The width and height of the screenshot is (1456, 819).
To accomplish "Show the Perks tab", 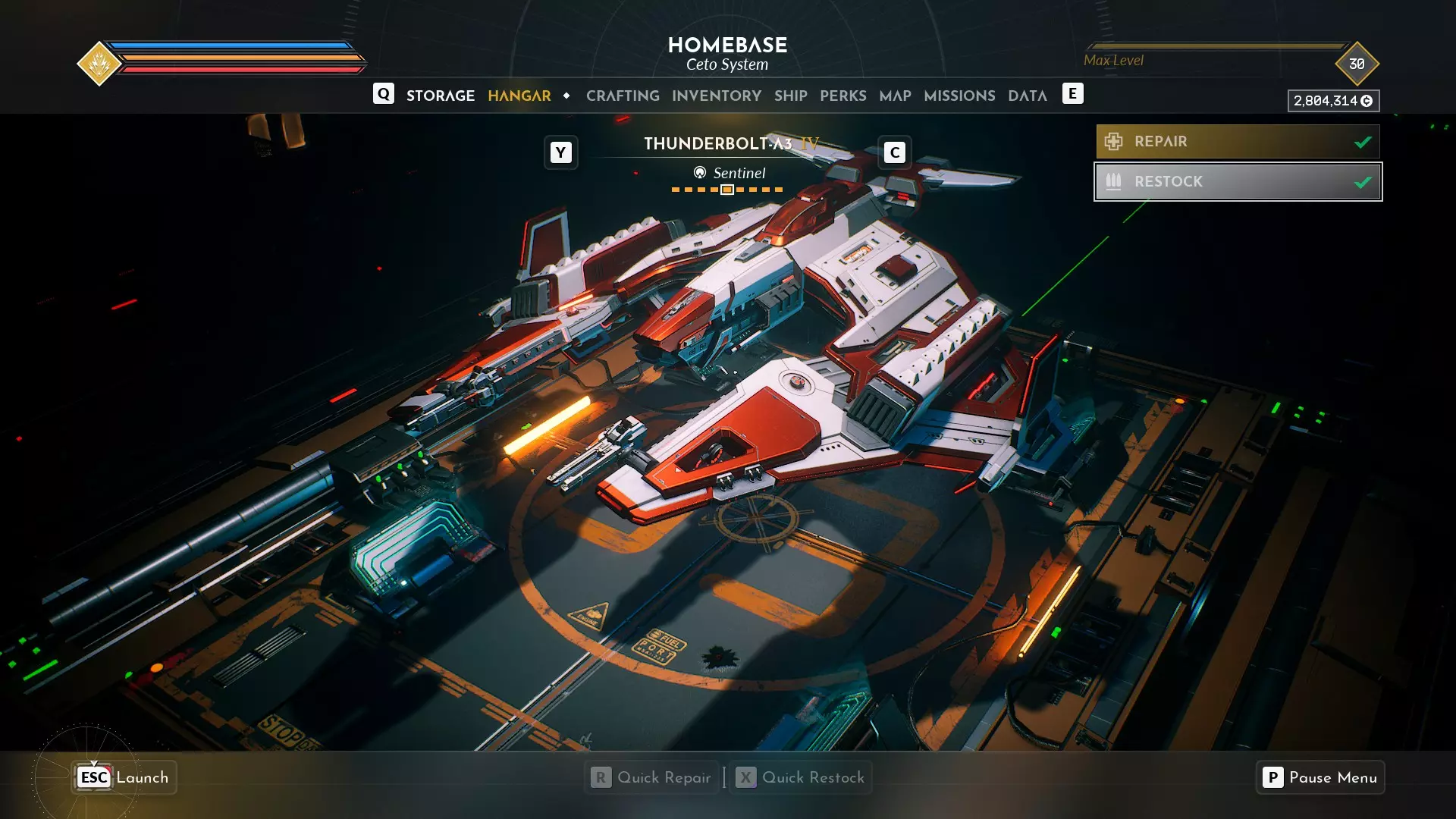I will click(x=843, y=96).
